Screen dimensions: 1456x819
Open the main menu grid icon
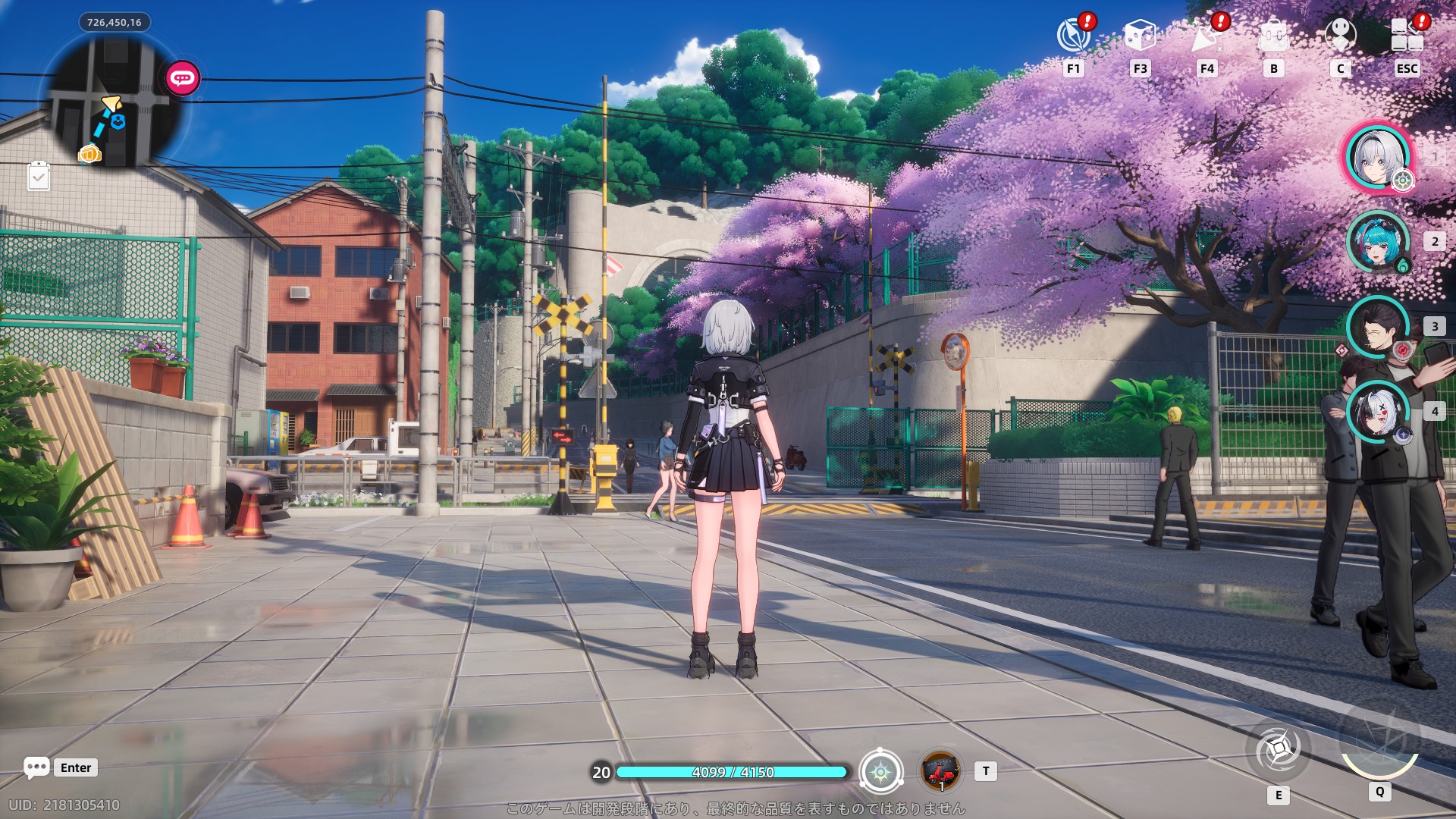1407,36
